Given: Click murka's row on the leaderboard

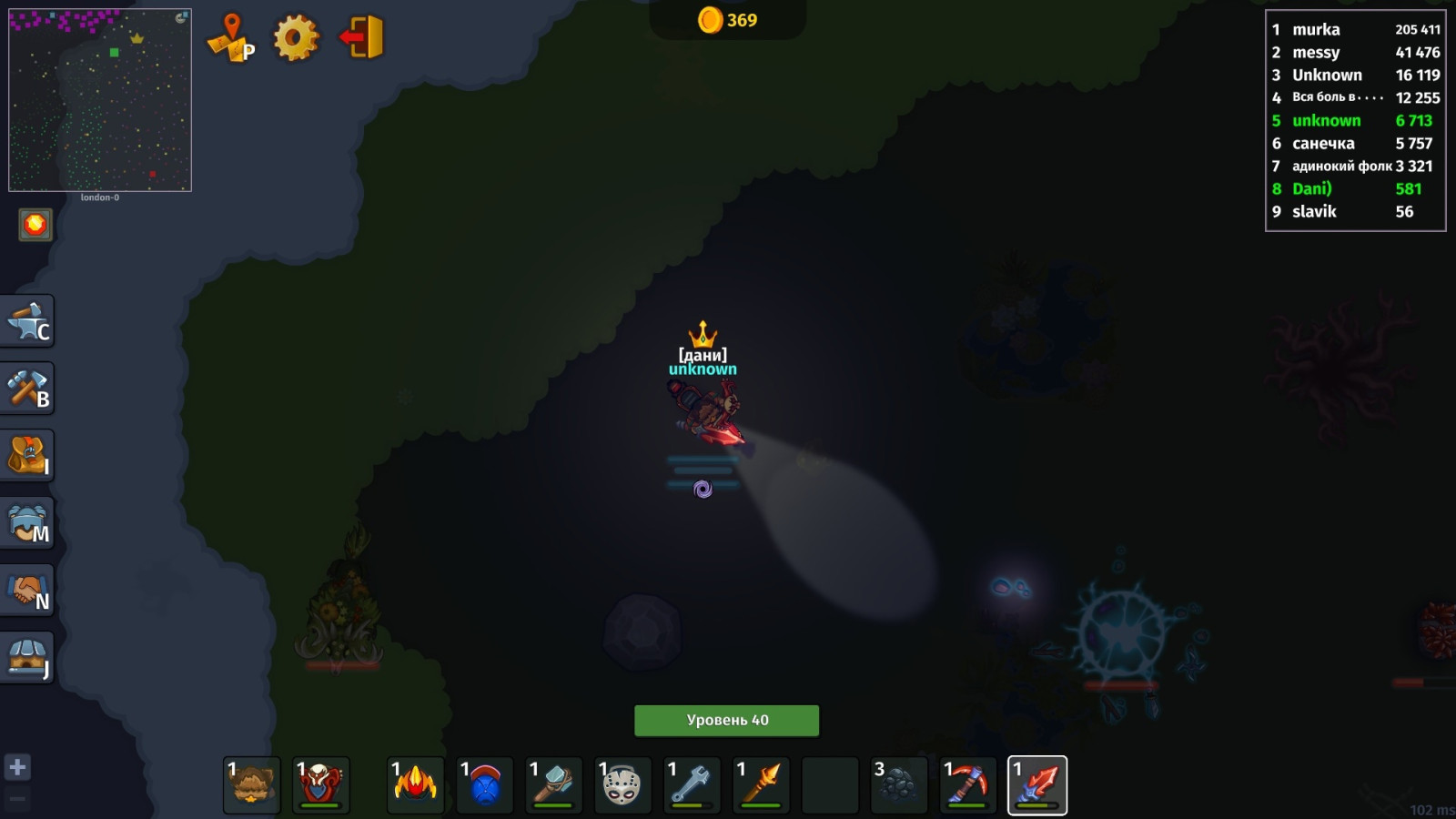Looking at the screenshot, I should (1355, 30).
